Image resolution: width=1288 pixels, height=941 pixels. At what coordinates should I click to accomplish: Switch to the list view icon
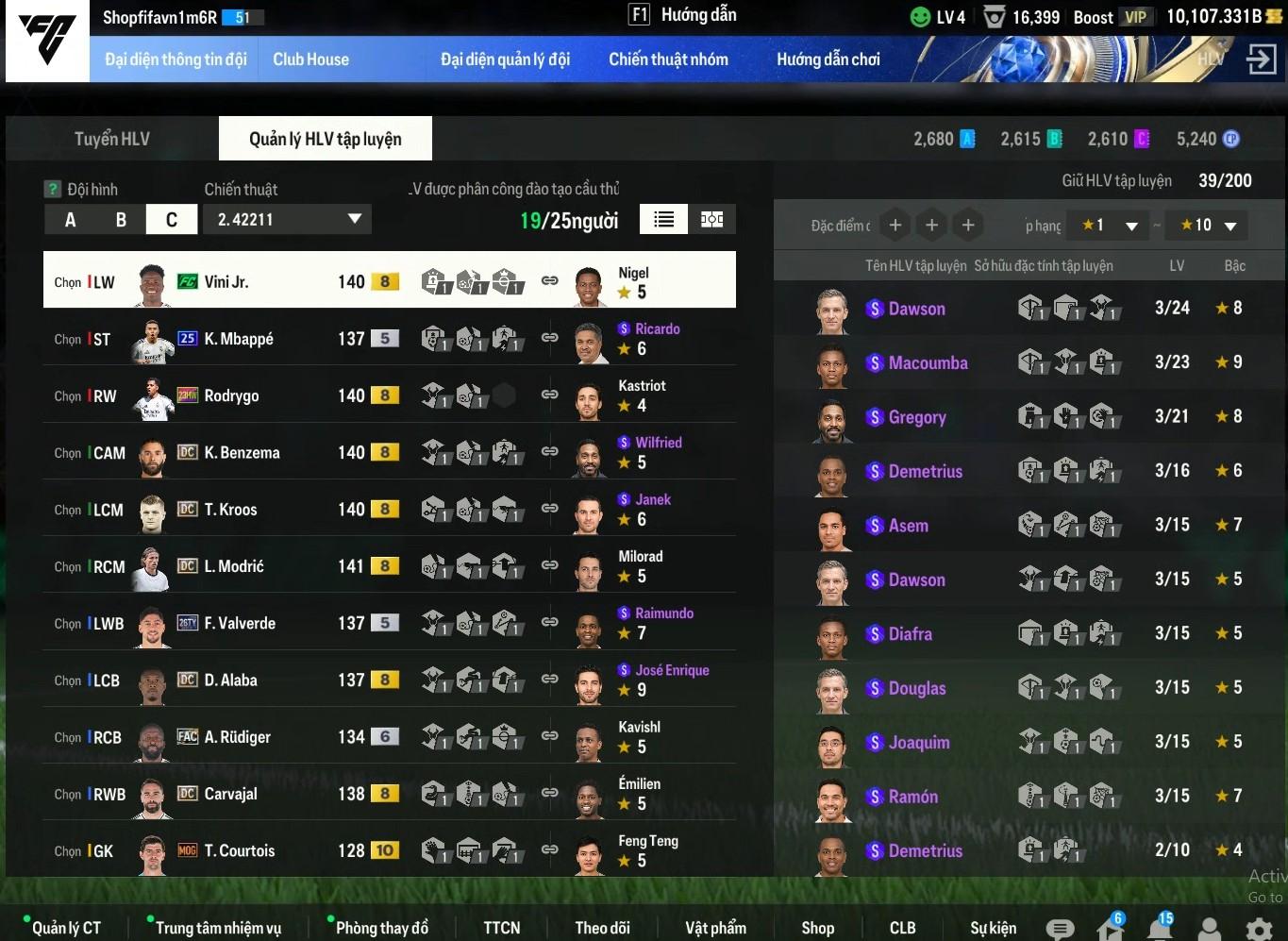(663, 220)
